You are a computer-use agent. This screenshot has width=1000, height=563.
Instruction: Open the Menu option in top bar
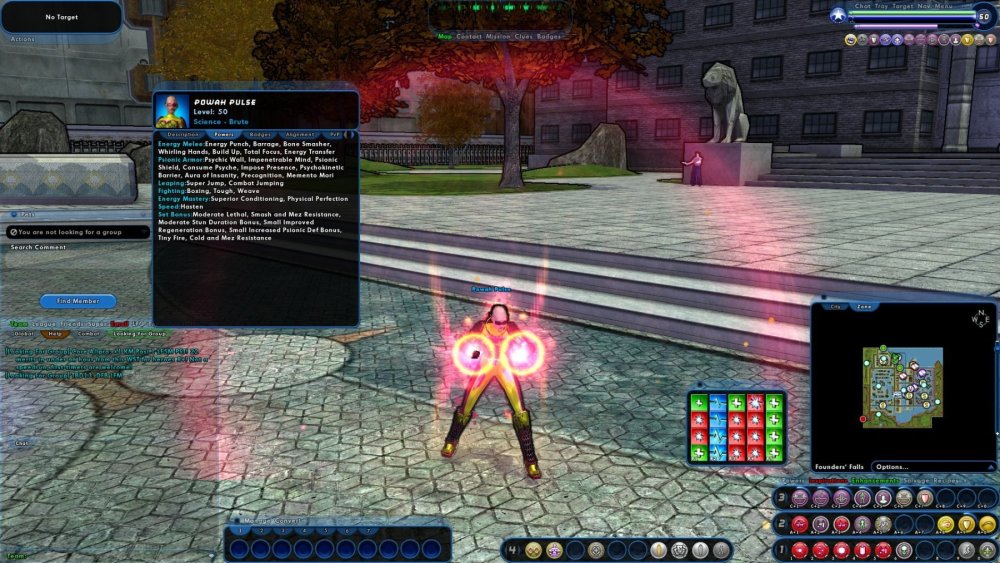945,6
